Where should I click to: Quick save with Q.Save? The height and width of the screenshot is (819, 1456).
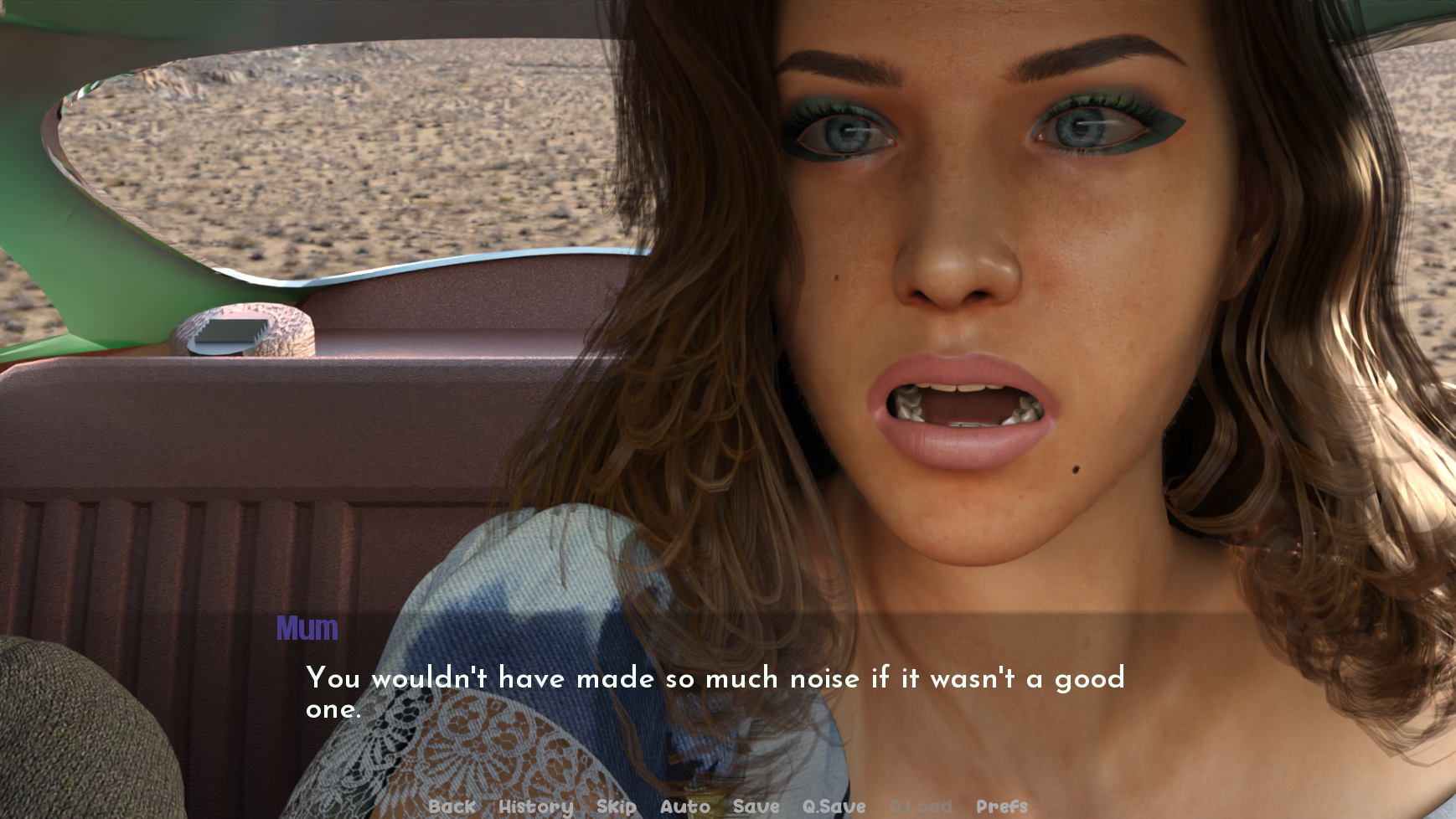834,806
